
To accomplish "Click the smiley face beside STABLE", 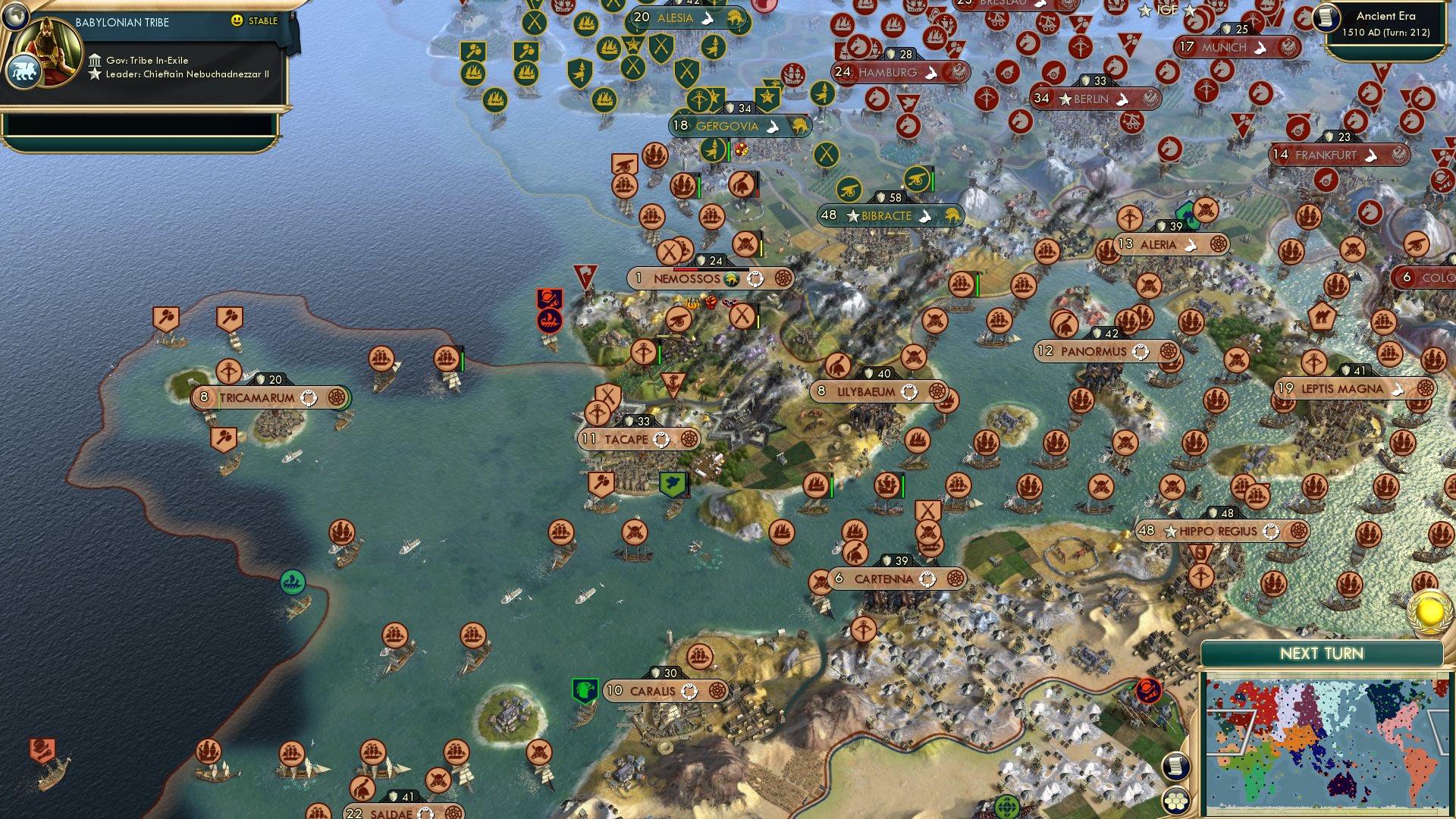I will point(237,21).
